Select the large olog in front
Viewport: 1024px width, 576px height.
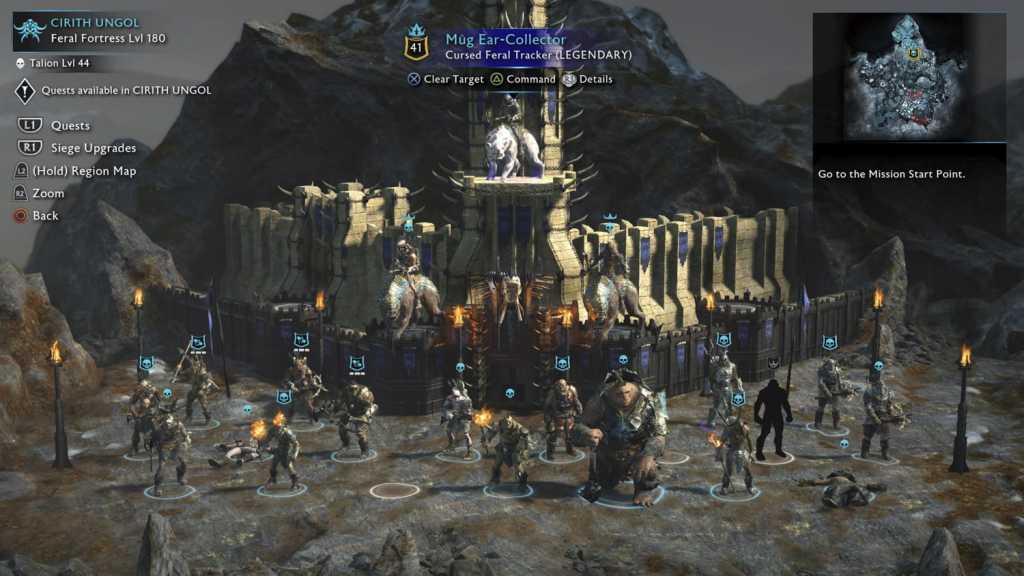pos(624,432)
